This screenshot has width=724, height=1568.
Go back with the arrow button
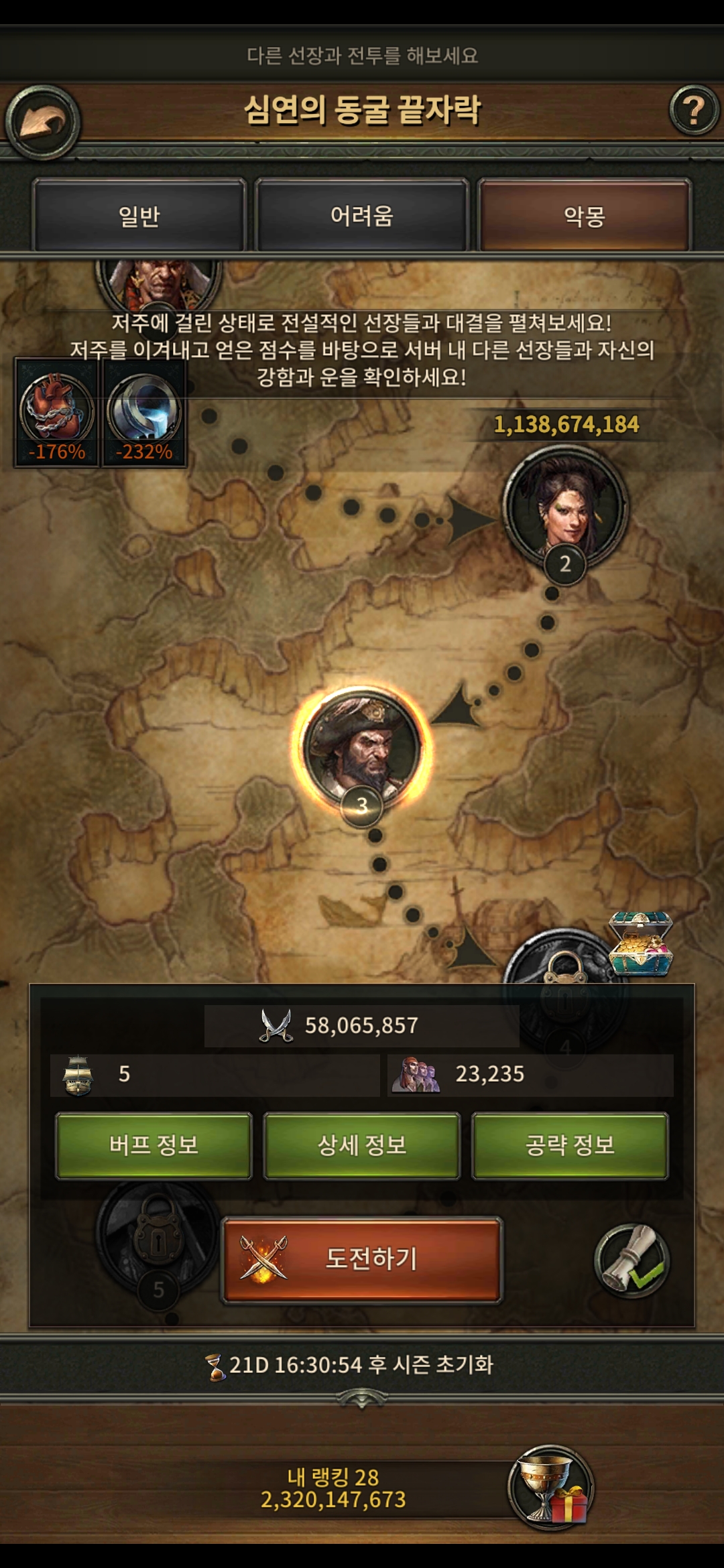pyautogui.click(x=43, y=122)
